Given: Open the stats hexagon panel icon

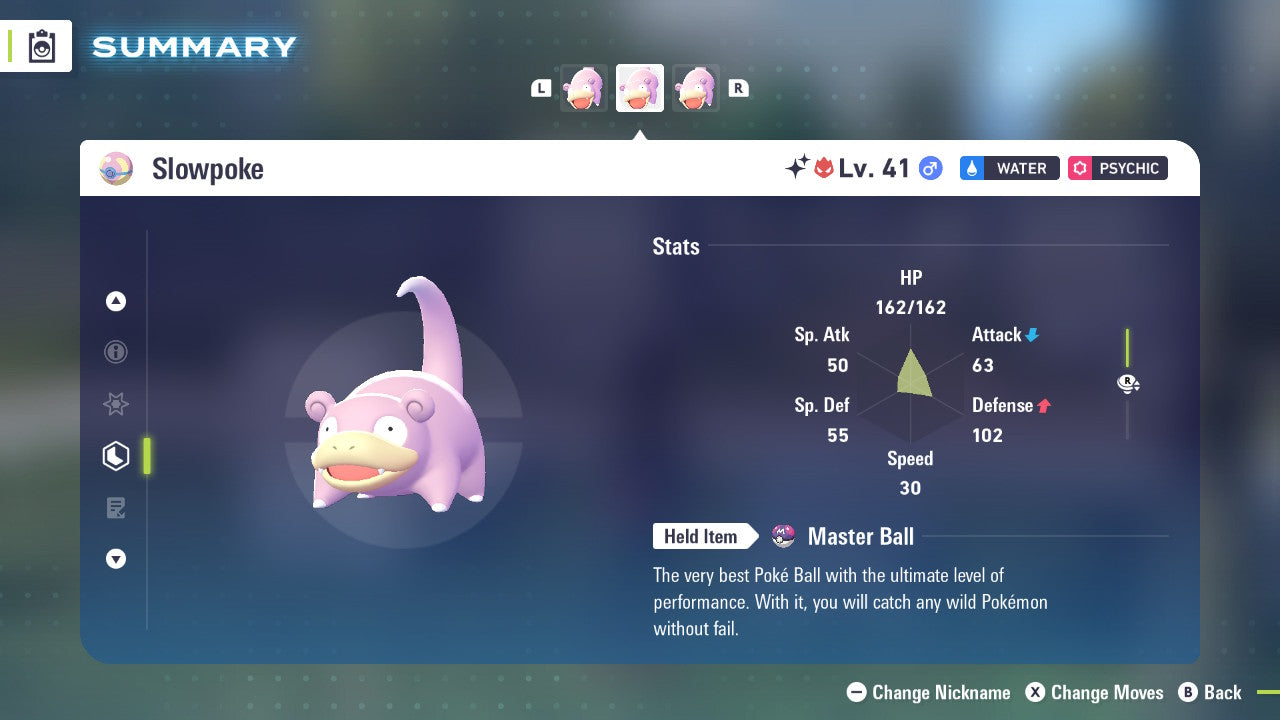Looking at the screenshot, I should 116,456.
